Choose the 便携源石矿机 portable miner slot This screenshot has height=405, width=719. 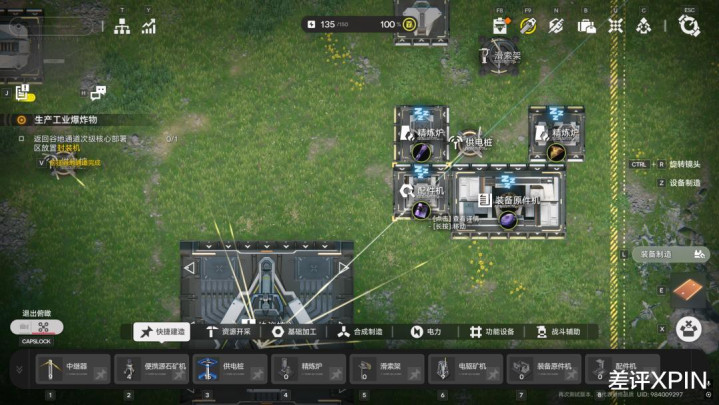(x=150, y=369)
